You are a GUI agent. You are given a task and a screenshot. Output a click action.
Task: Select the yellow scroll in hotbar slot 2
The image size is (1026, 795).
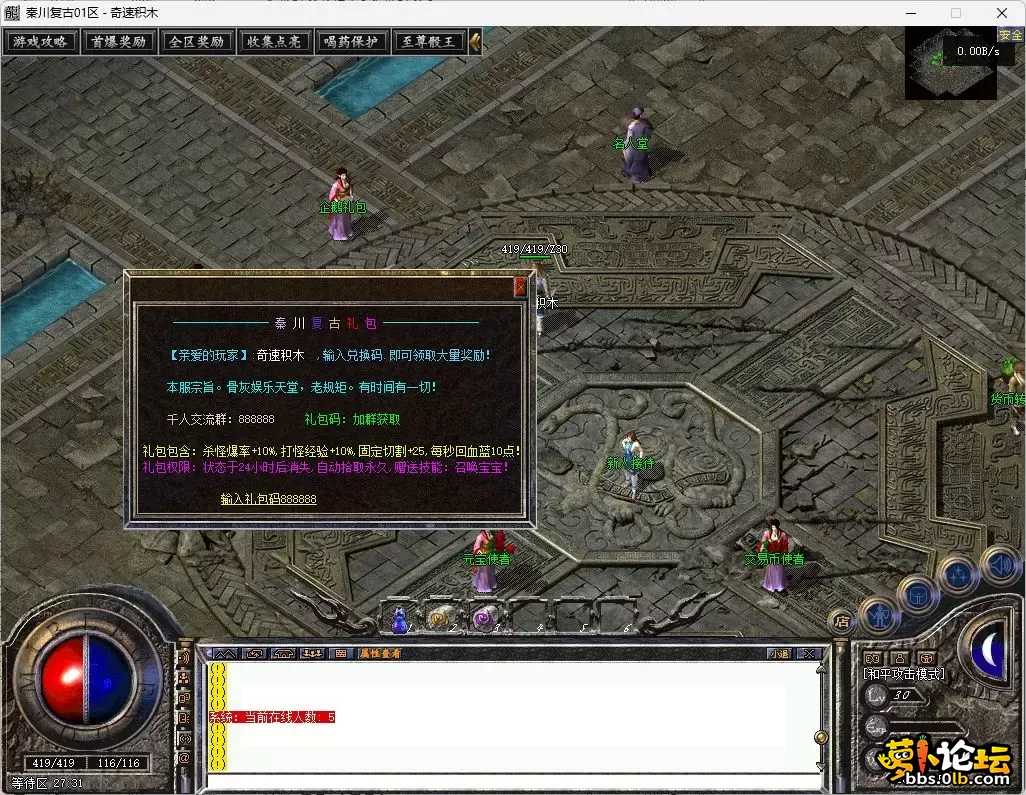440,618
